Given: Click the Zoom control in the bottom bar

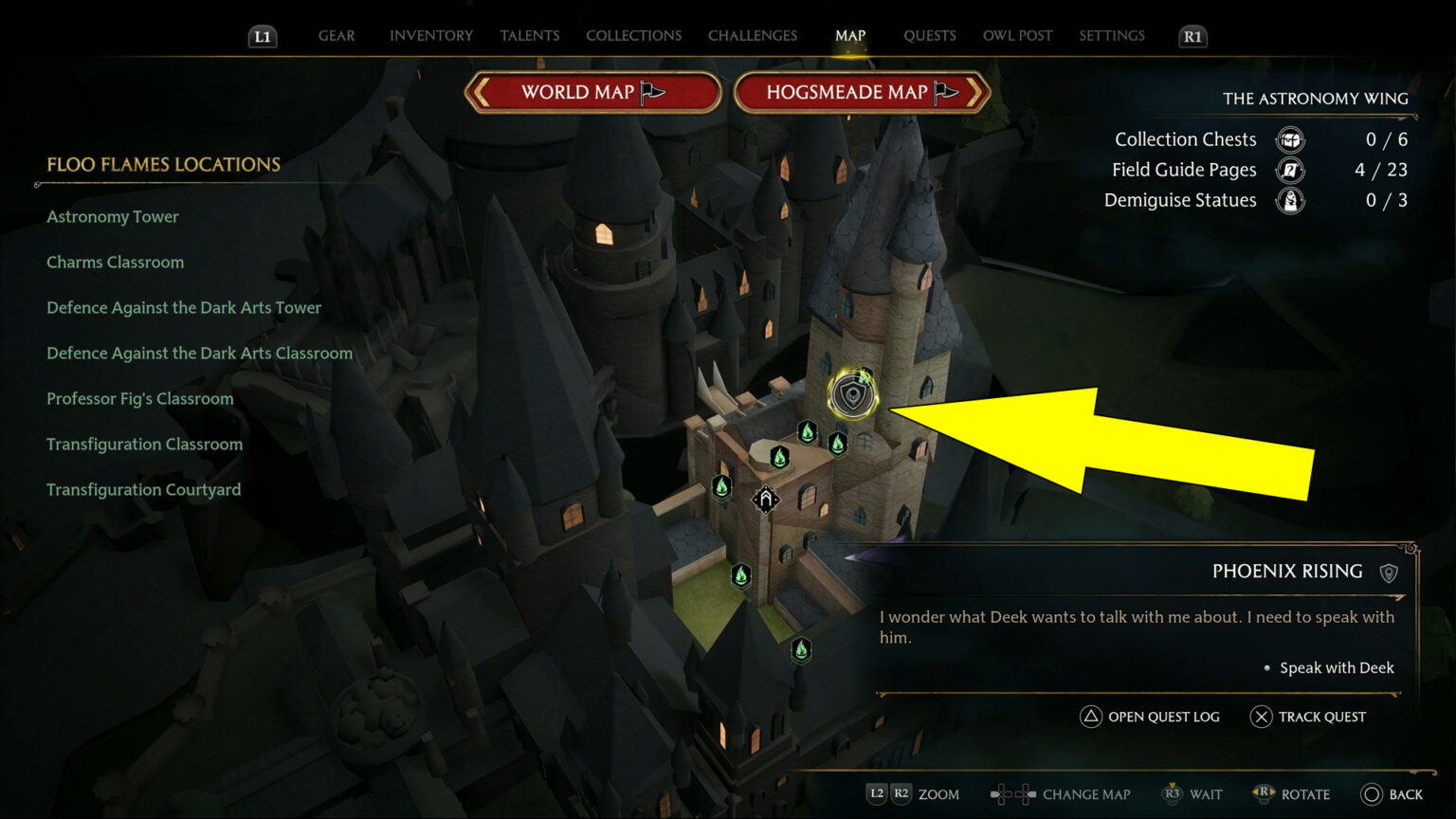Looking at the screenshot, I should [x=913, y=794].
